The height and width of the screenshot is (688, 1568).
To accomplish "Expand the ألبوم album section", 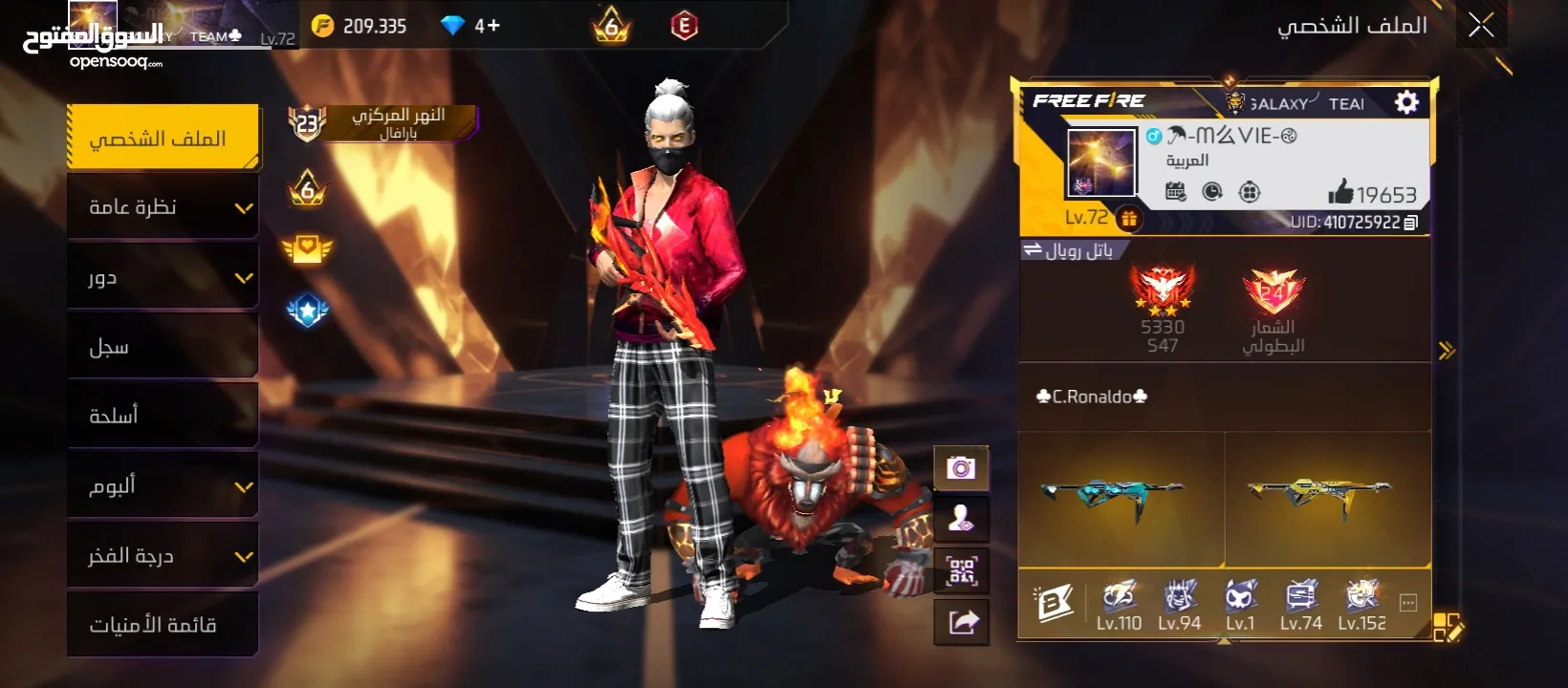I will [163, 485].
